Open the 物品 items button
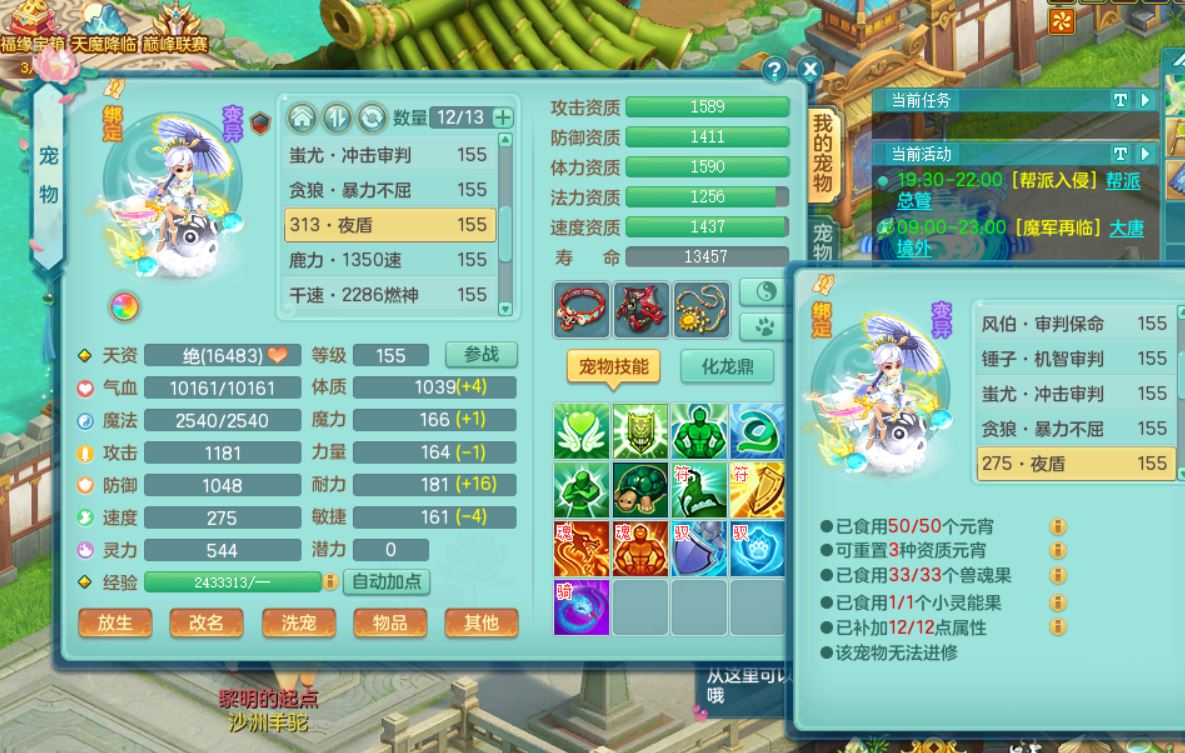The width and height of the screenshot is (1185, 753). coord(389,622)
